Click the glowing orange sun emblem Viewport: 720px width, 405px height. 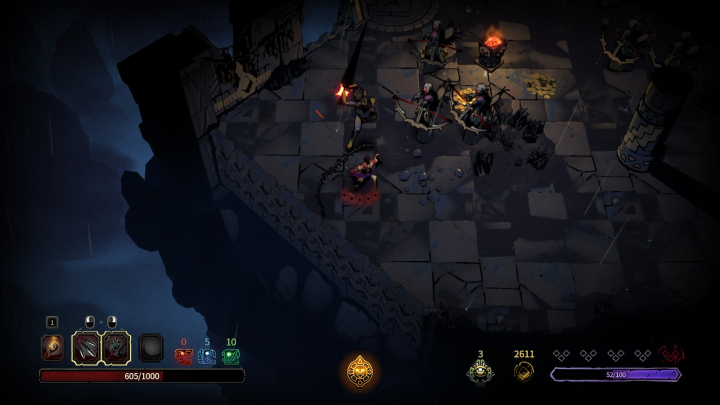pos(360,371)
